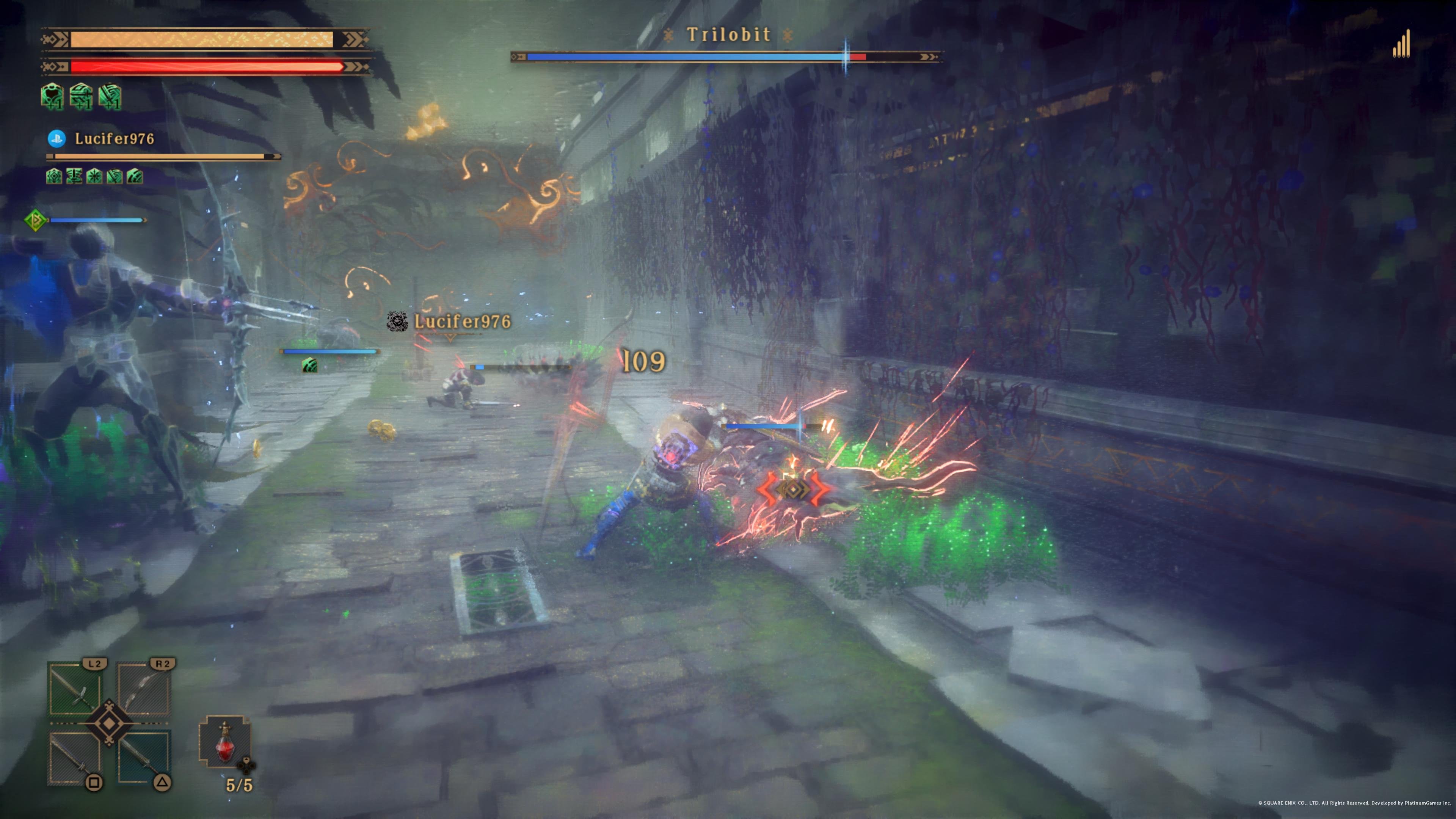Select the L2 sword weapon slot
This screenshot has height=819, width=1456.
tap(75, 689)
